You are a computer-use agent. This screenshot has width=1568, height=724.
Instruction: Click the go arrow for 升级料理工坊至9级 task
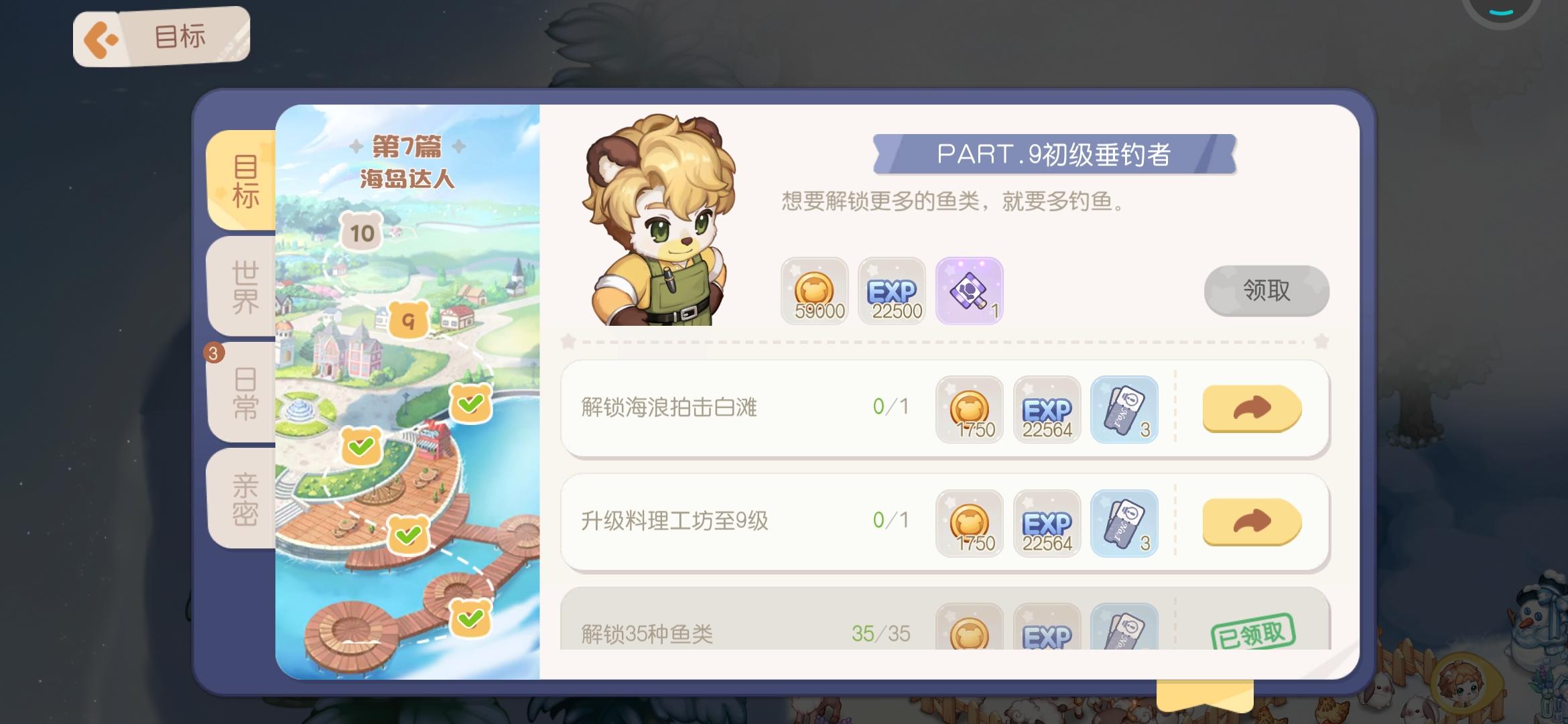pyautogui.click(x=1252, y=524)
